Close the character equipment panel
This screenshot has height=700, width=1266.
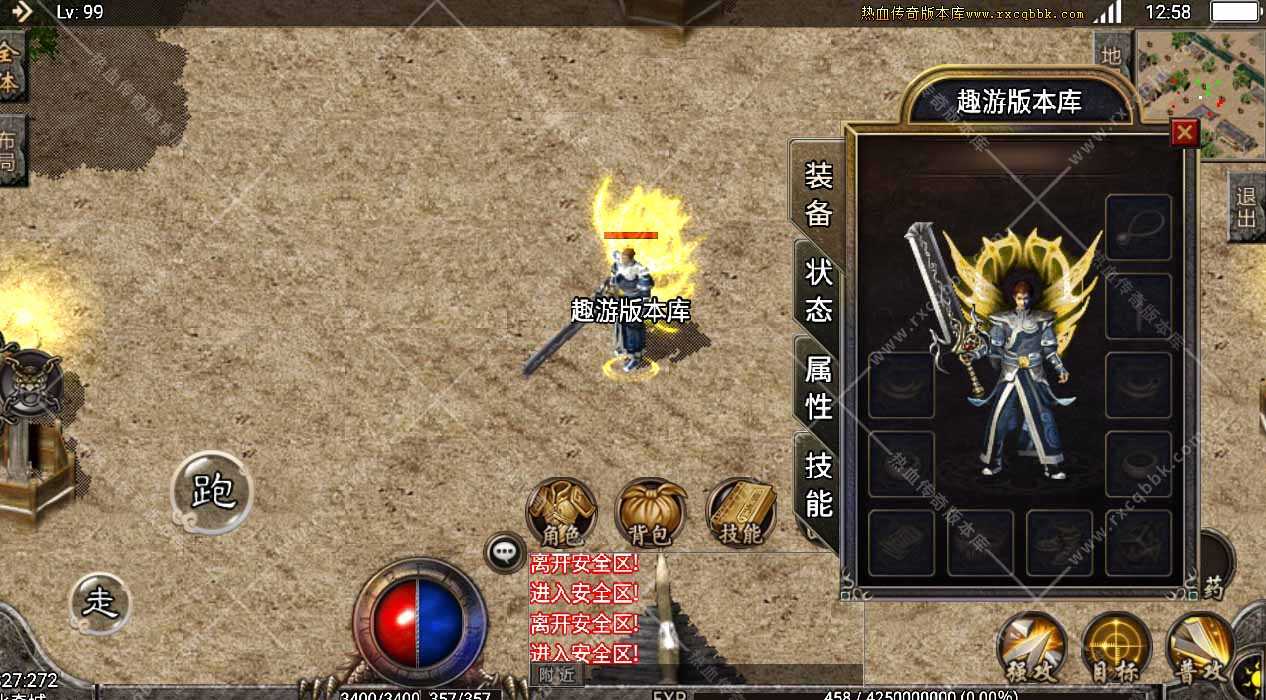1185,132
